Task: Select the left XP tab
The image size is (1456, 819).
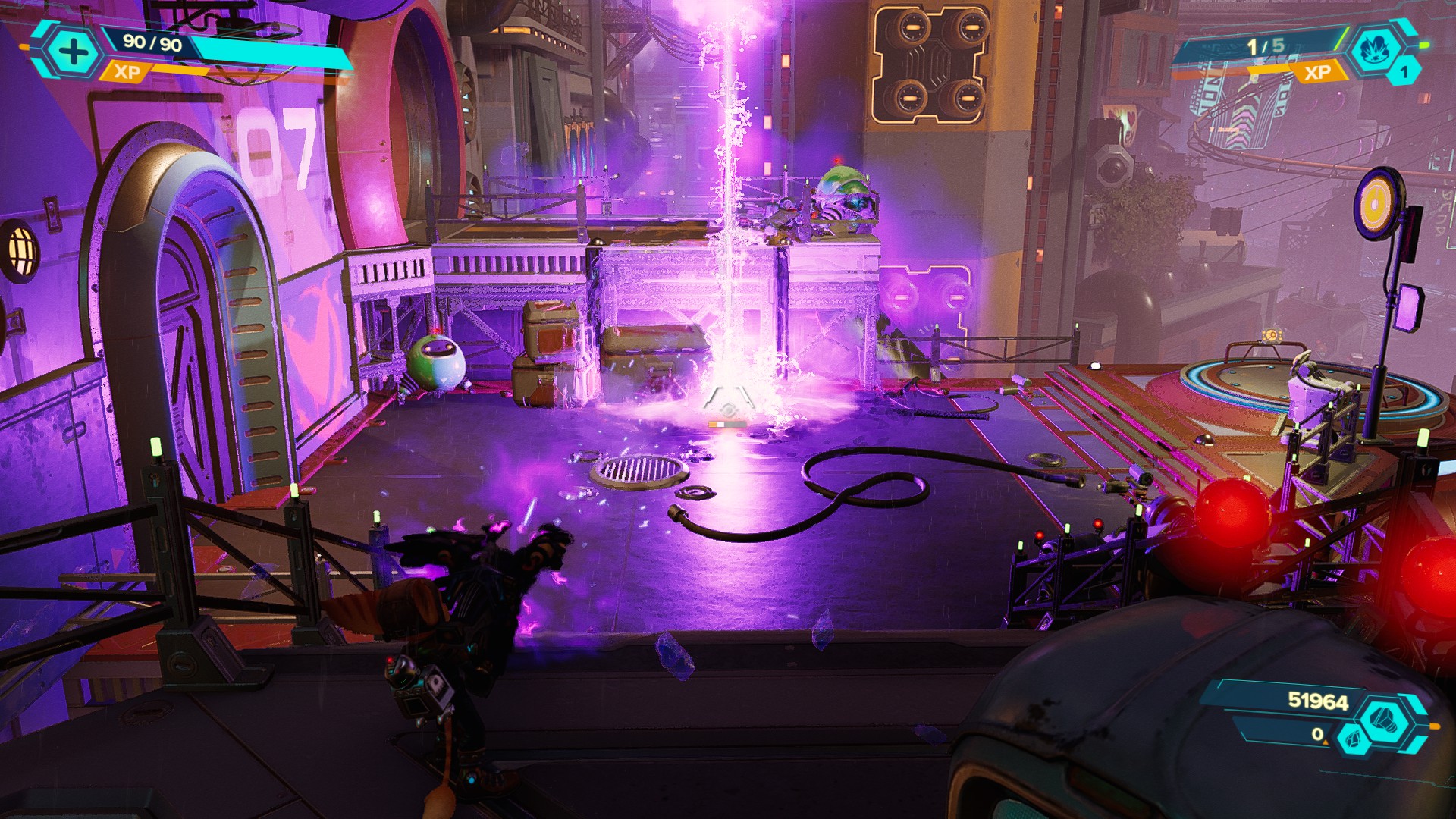Action: pyautogui.click(x=127, y=74)
